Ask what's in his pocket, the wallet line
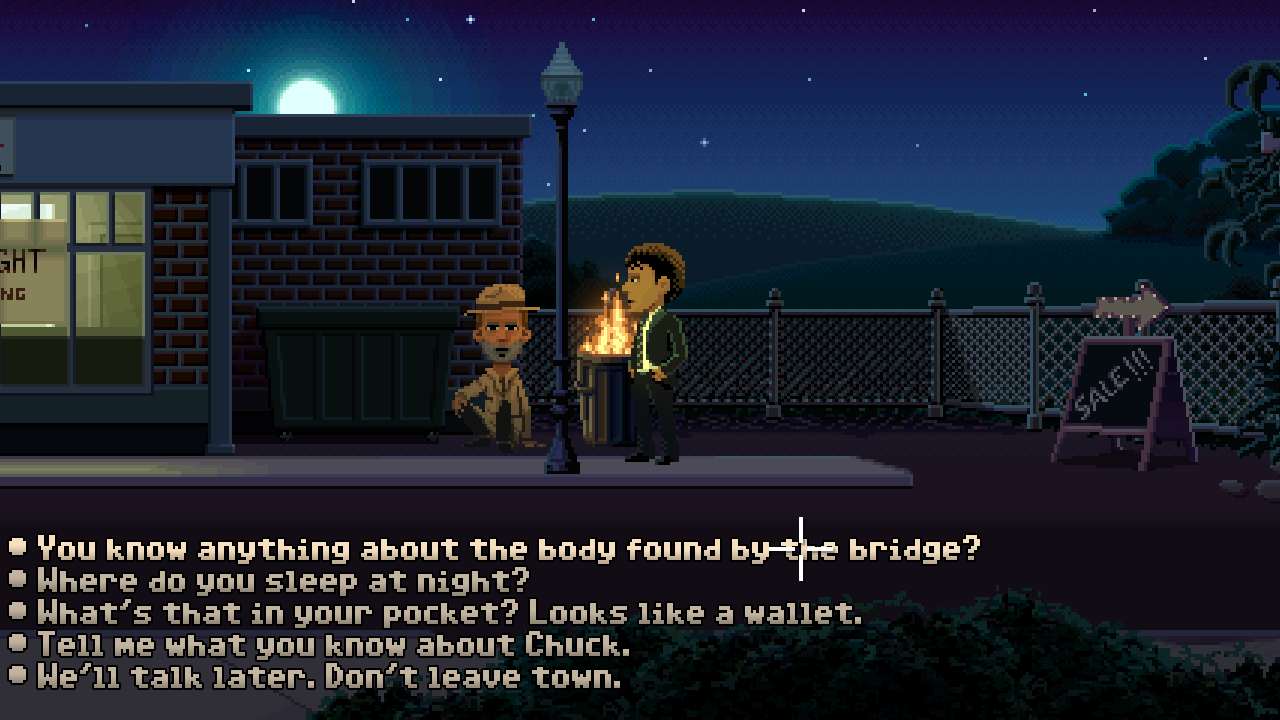 click(x=449, y=612)
